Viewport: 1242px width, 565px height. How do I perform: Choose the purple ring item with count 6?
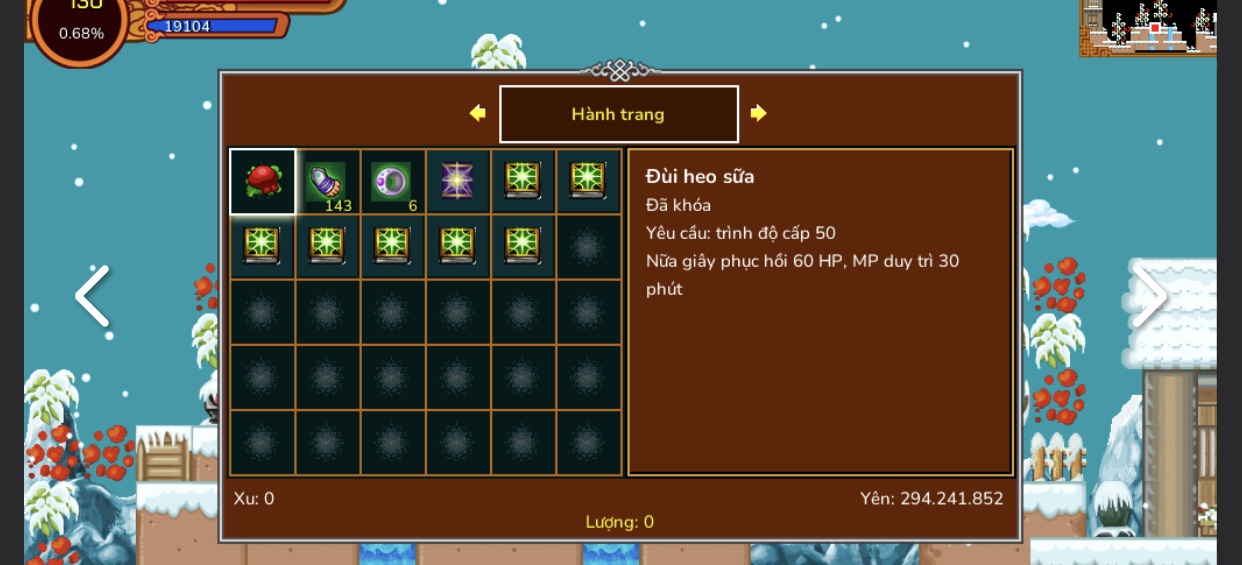pyautogui.click(x=392, y=182)
